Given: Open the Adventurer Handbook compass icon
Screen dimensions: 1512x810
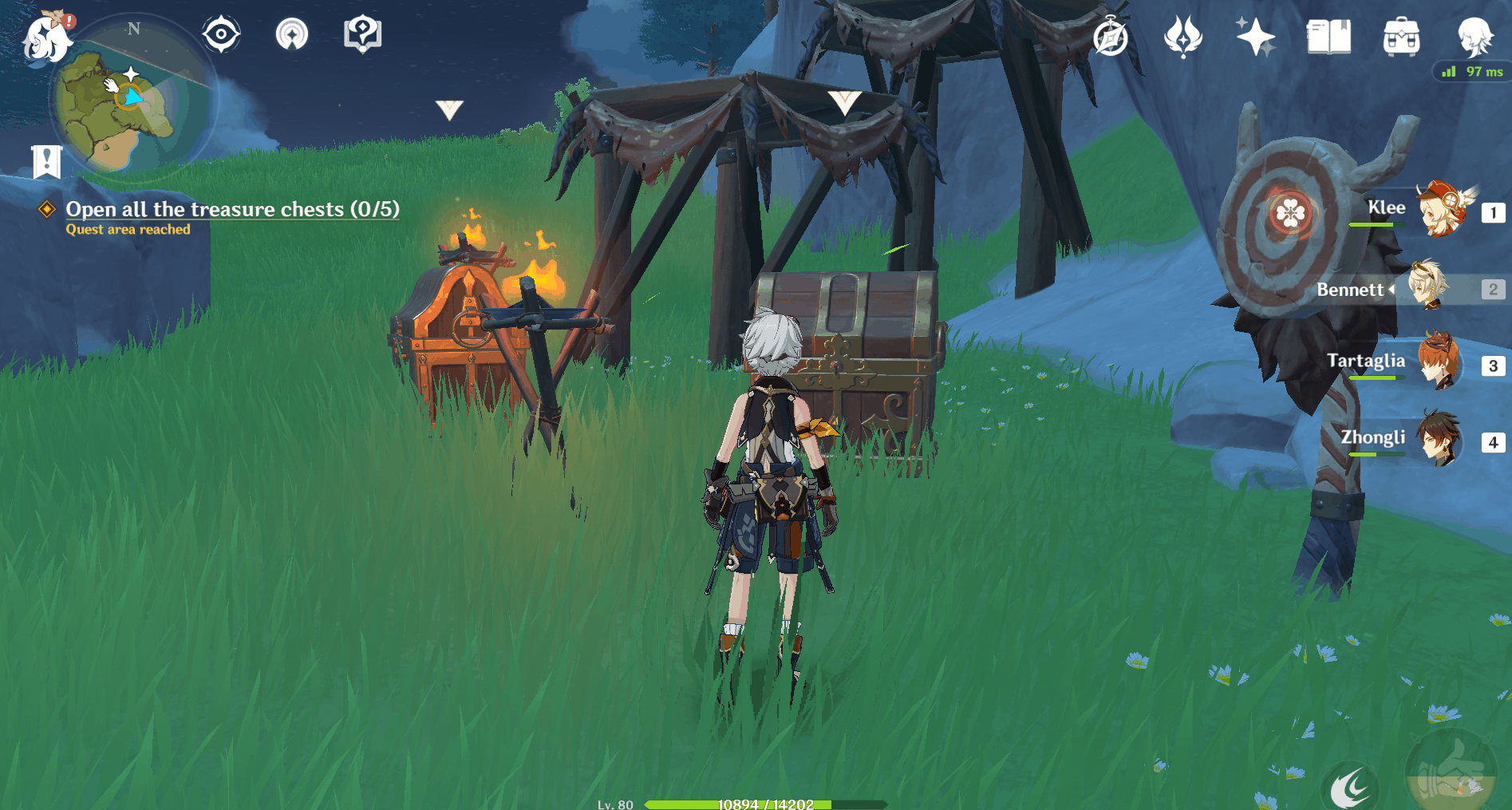Looking at the screenshot, I should tap(1111, 37).
